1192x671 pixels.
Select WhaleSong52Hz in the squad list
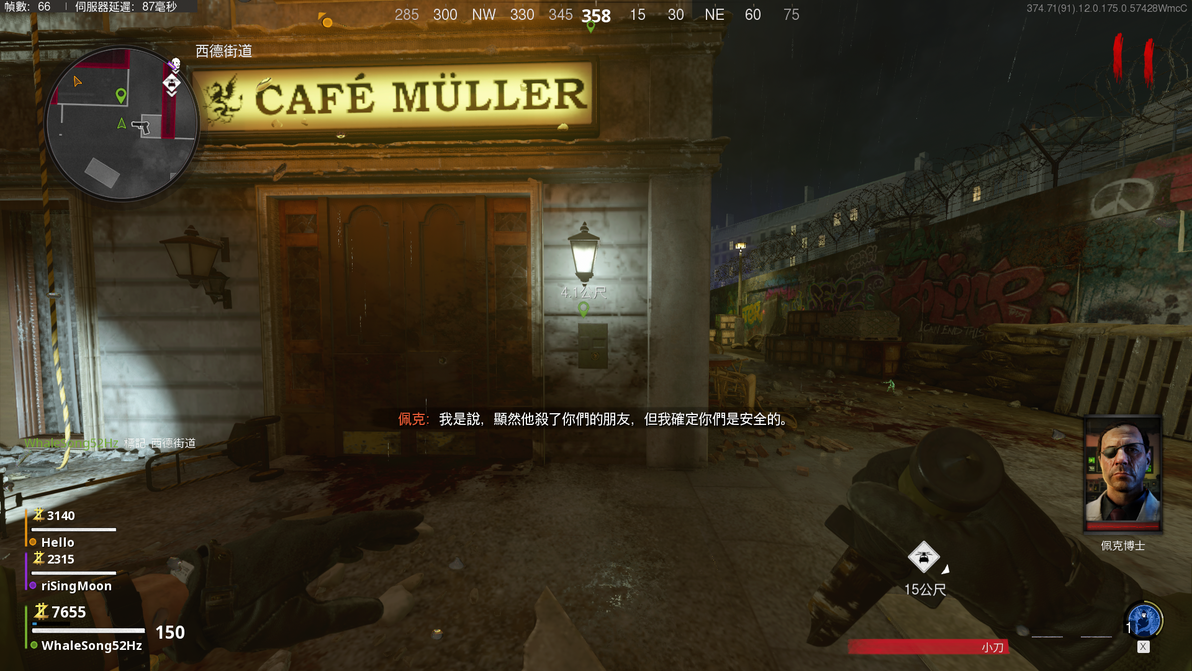point(91,646)
